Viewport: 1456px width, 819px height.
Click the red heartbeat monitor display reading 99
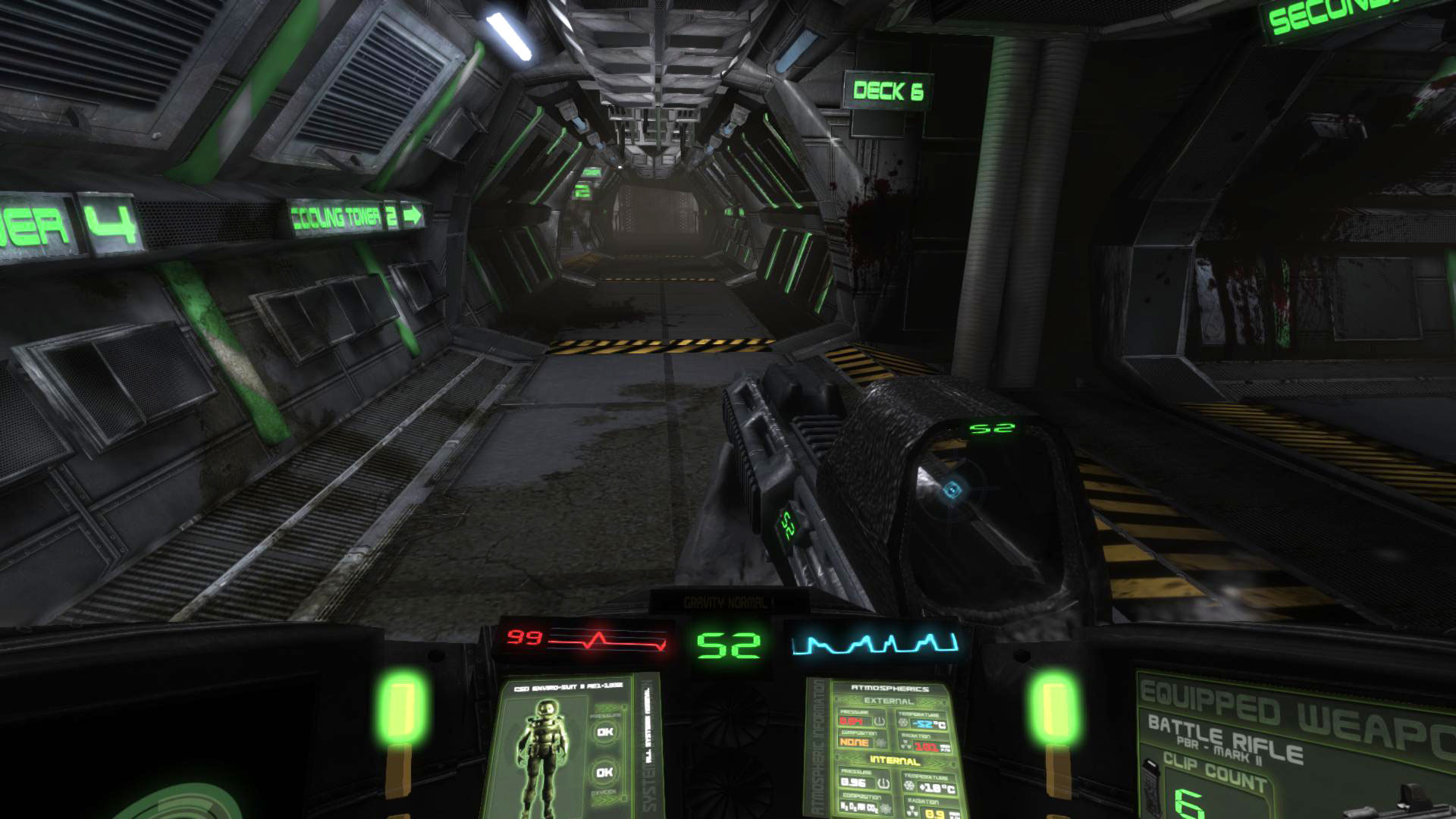point(588,639)
